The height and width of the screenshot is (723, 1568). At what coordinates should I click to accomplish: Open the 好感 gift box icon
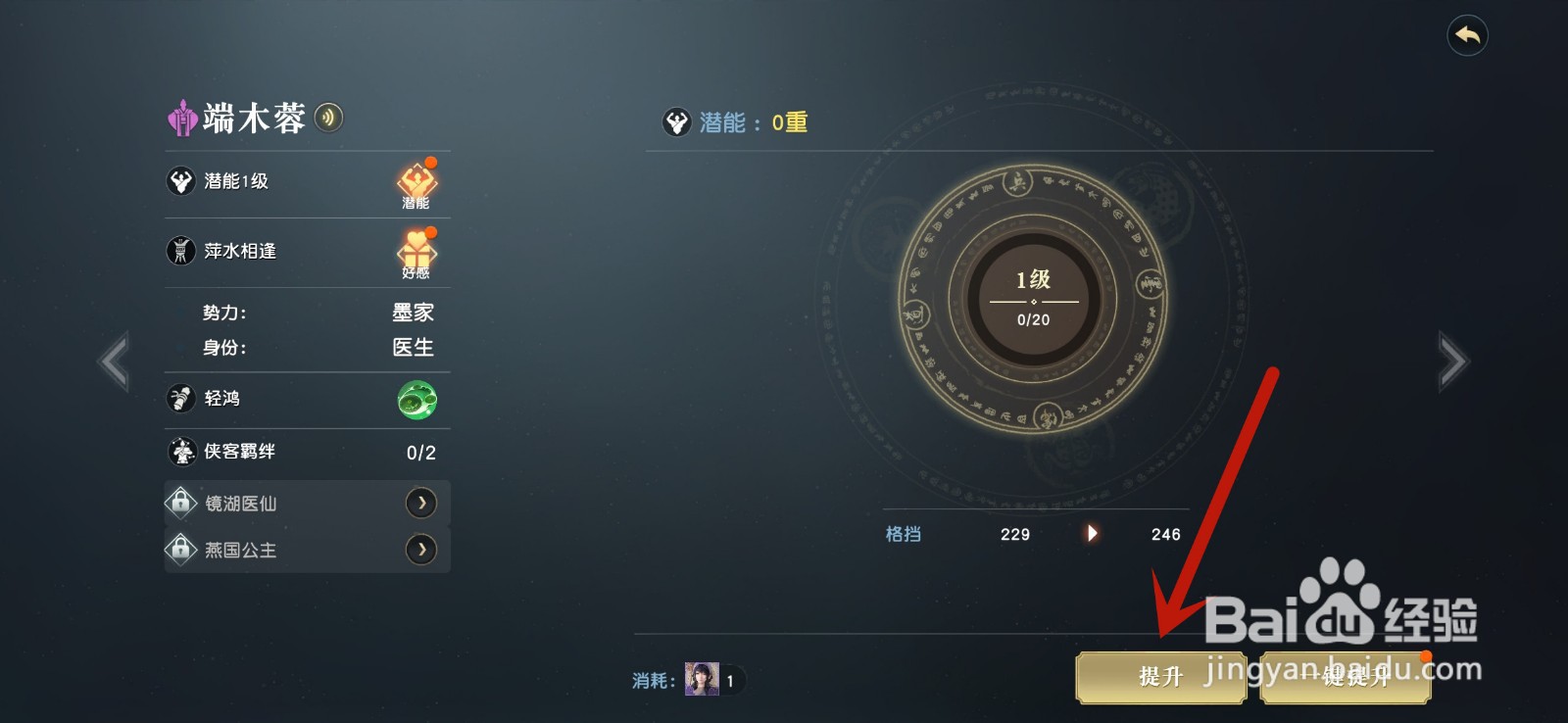pyautogui.click(x=416, y=253)
